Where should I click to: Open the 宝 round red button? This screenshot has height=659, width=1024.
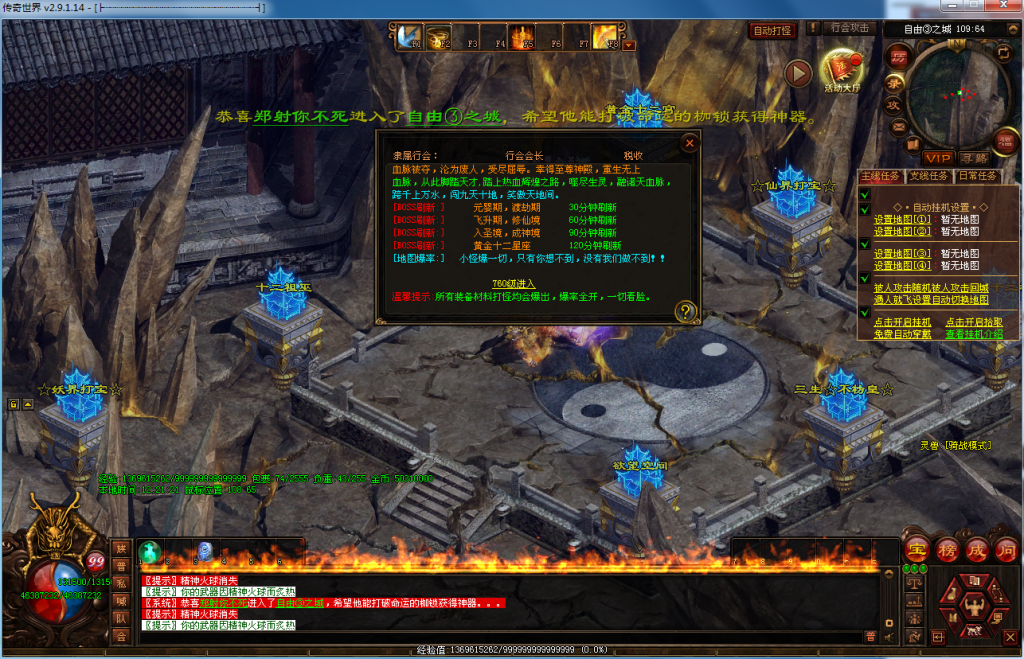pos(916,549)
